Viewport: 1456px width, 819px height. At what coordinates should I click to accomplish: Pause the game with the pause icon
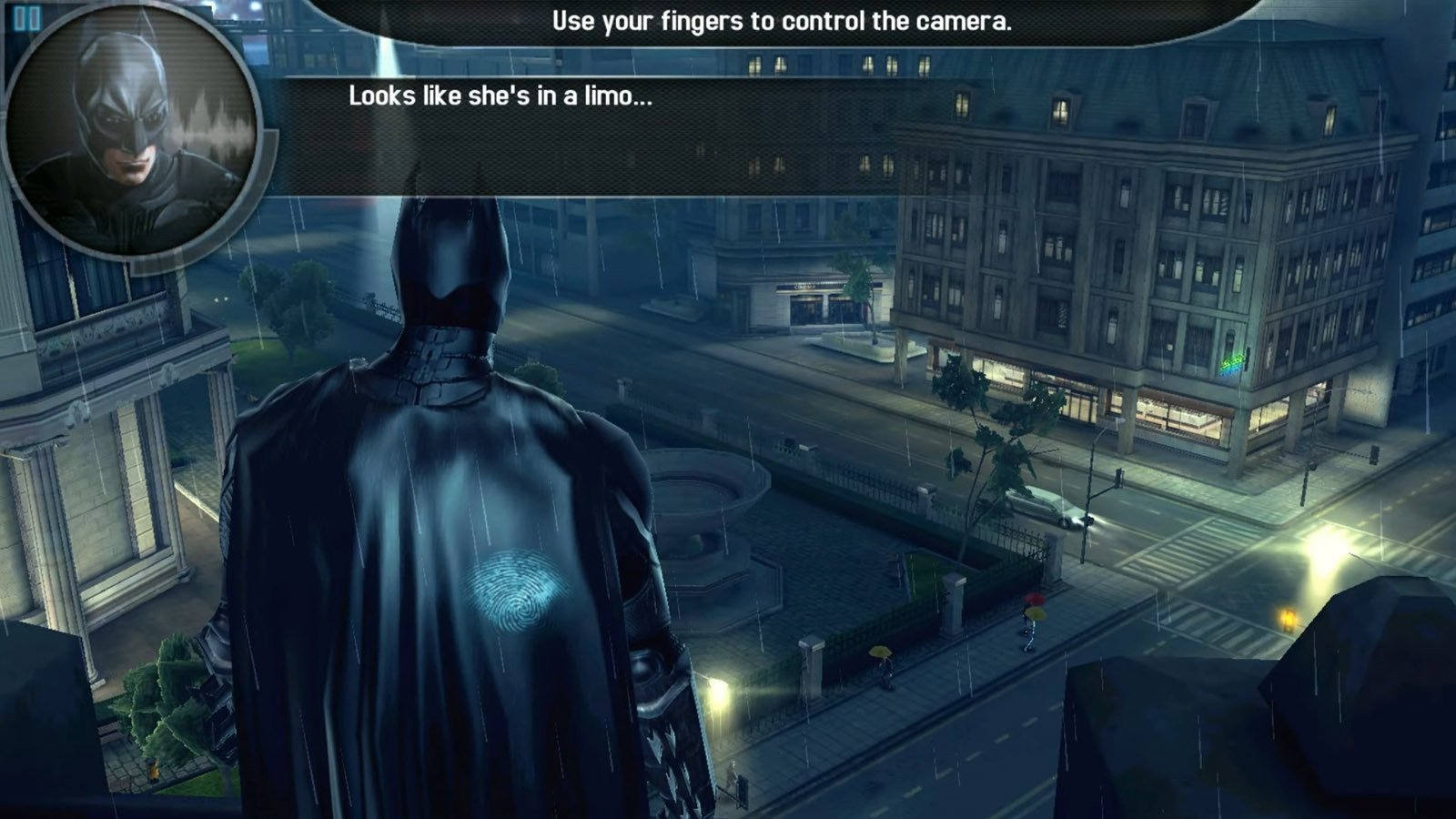click(26, 18)
